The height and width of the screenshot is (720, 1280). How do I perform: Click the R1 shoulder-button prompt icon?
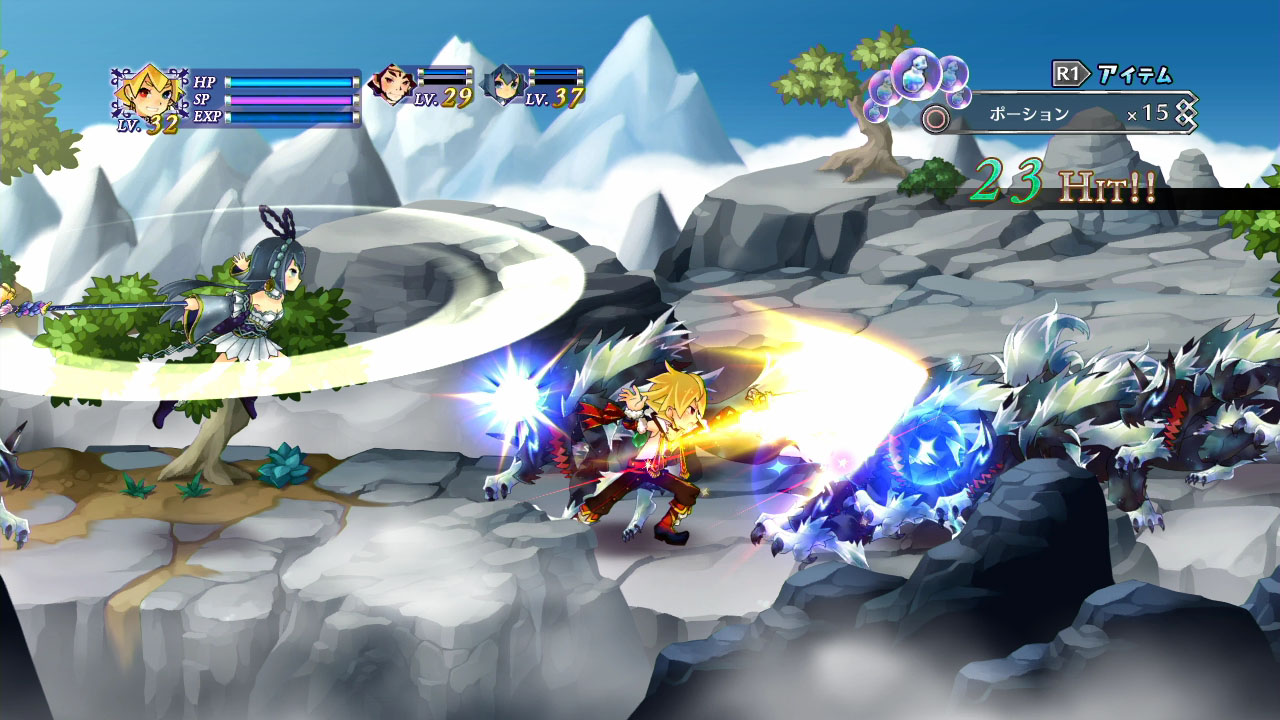point(1069,71)
